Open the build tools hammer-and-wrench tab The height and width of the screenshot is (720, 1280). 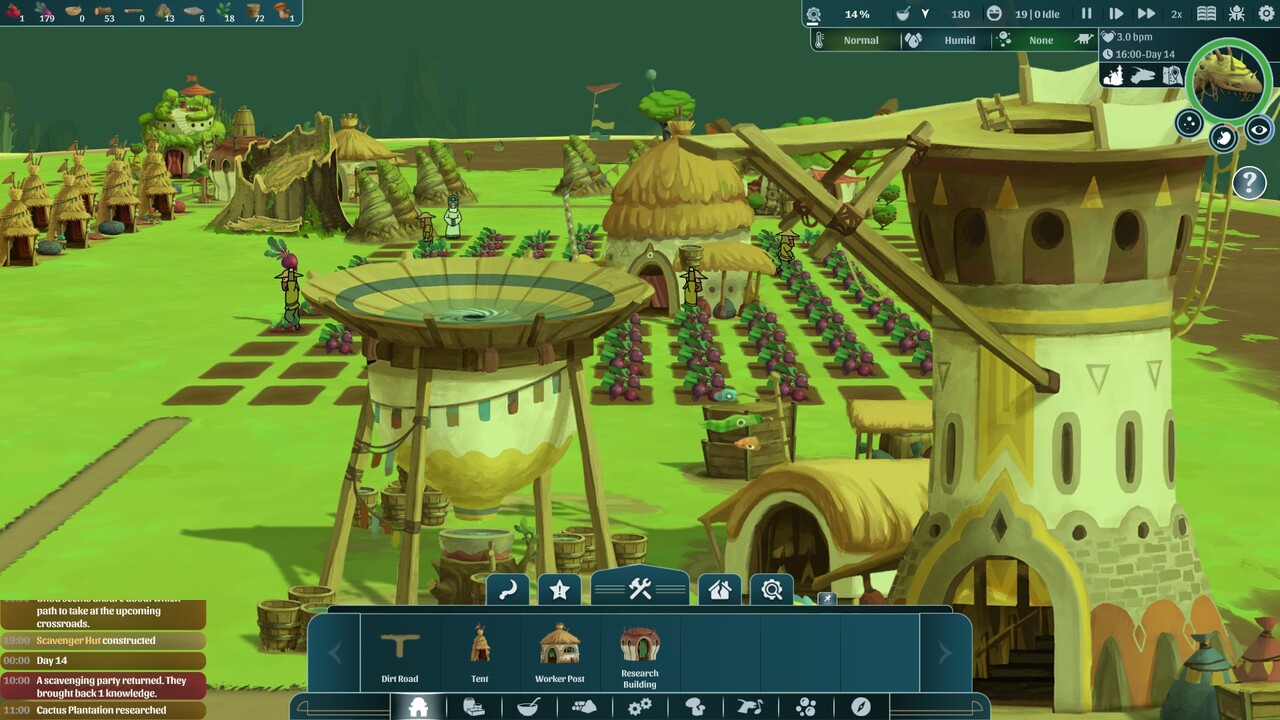[640, 589]
